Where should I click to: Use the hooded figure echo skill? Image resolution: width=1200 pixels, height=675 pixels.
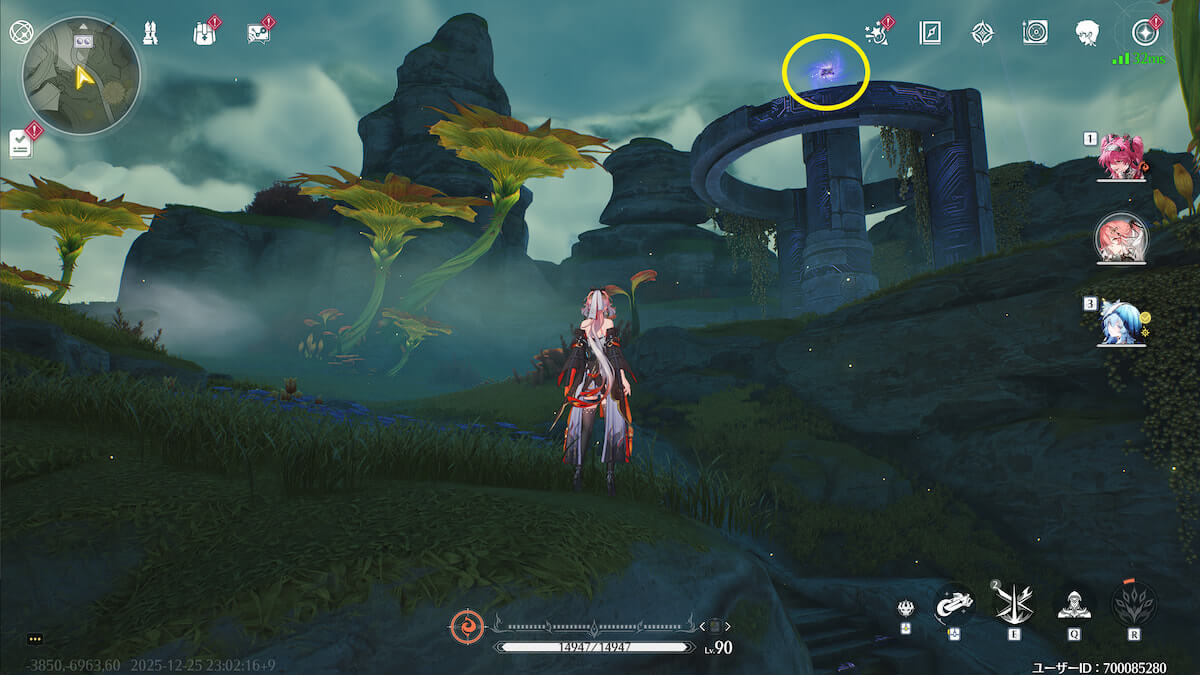click(1074, 603)
